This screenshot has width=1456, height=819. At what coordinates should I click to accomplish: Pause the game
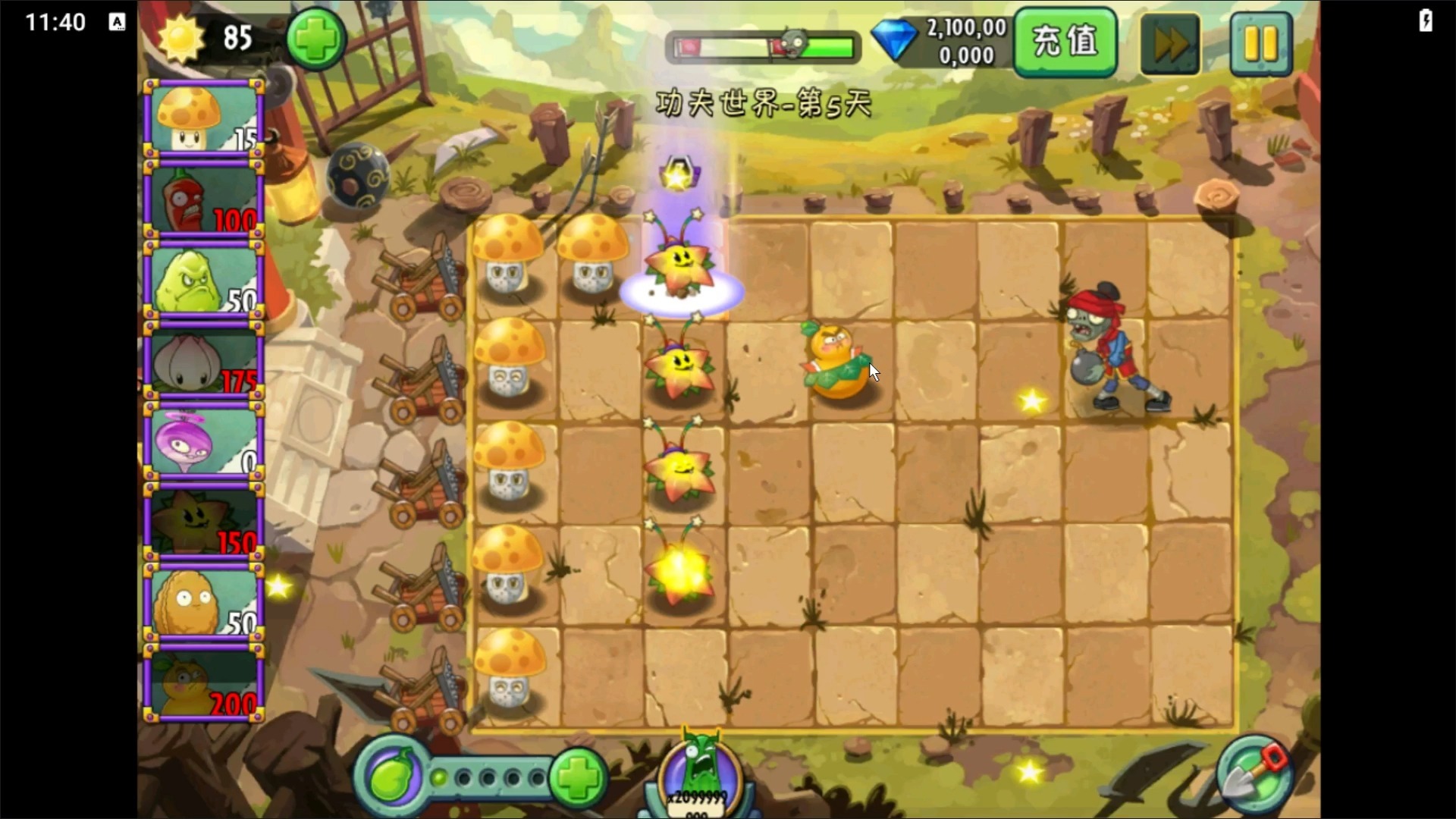[1260, 44]
